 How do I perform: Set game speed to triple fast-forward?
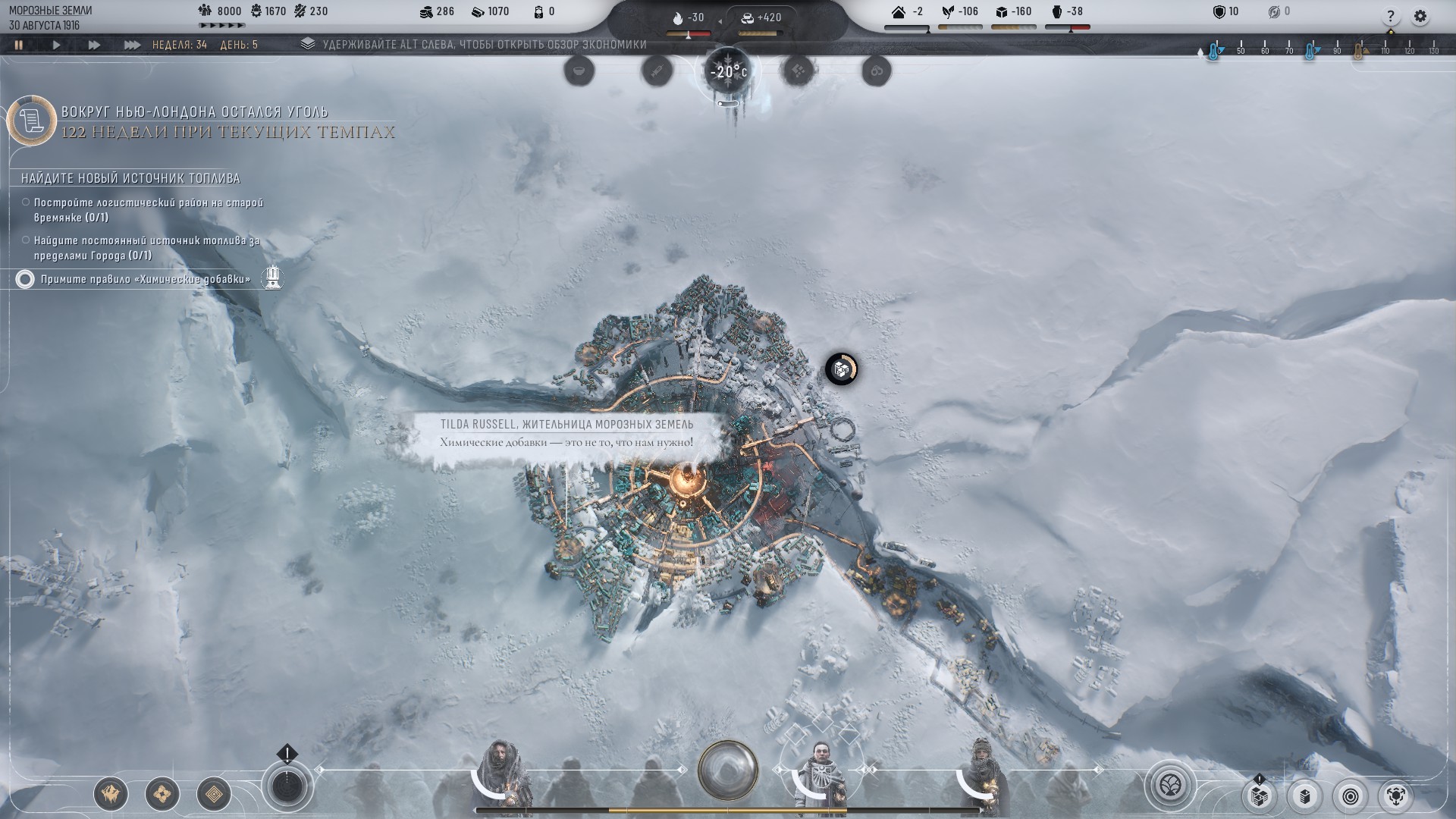pyautogui.click(x=132, y=45)
